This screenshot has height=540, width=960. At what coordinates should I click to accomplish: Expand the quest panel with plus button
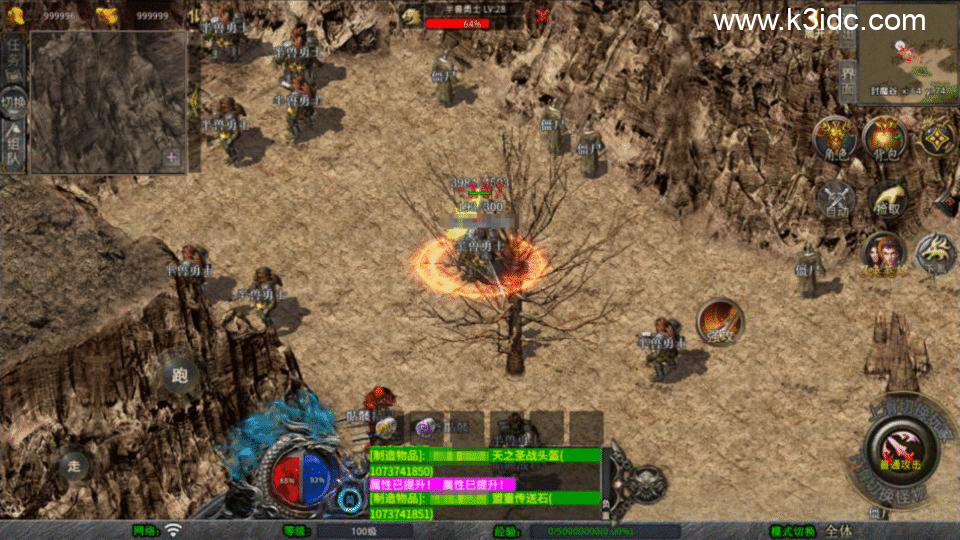pyautogui.click(x=172, y=157)
